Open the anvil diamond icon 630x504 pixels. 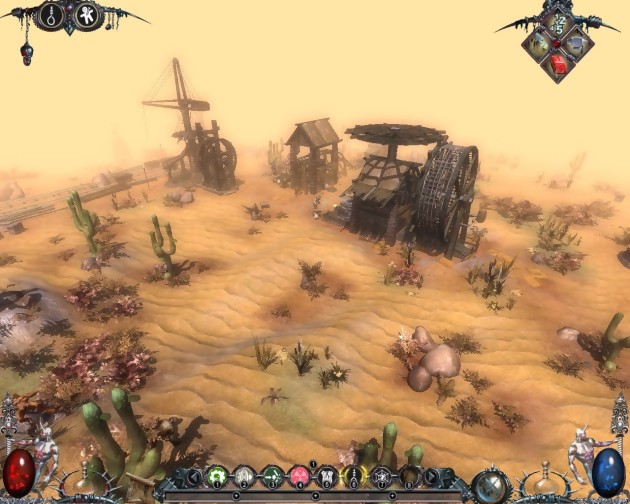[579, 44]
